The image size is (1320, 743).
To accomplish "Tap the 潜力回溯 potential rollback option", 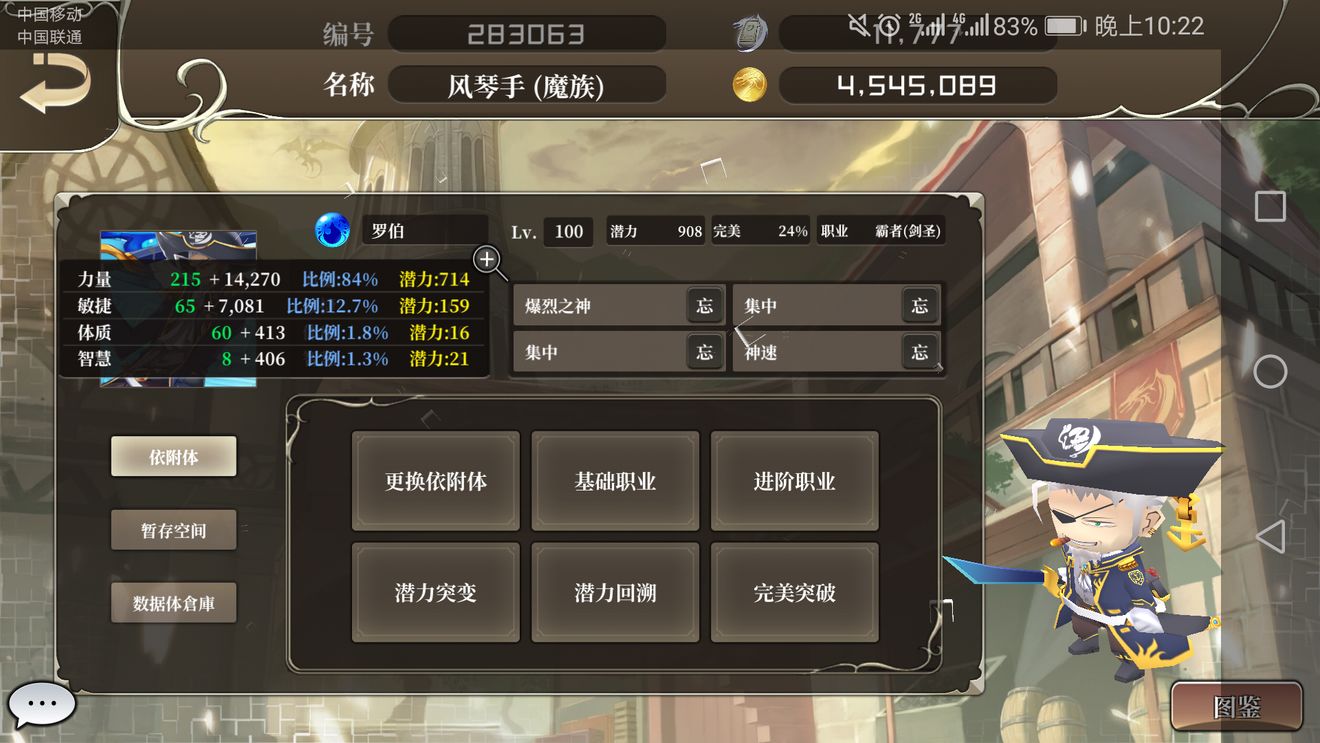I will coord(615,592).
